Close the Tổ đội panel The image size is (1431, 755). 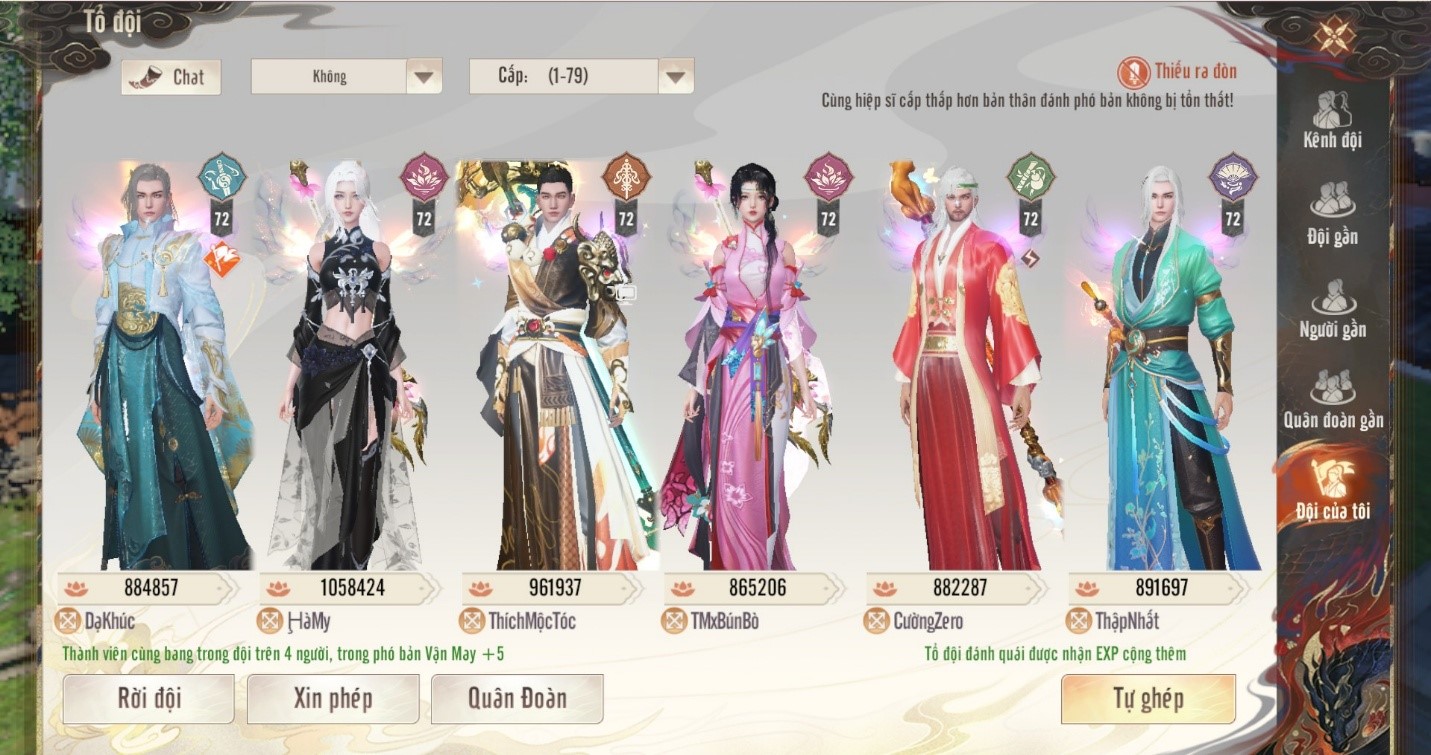[x=1334, y=37]
